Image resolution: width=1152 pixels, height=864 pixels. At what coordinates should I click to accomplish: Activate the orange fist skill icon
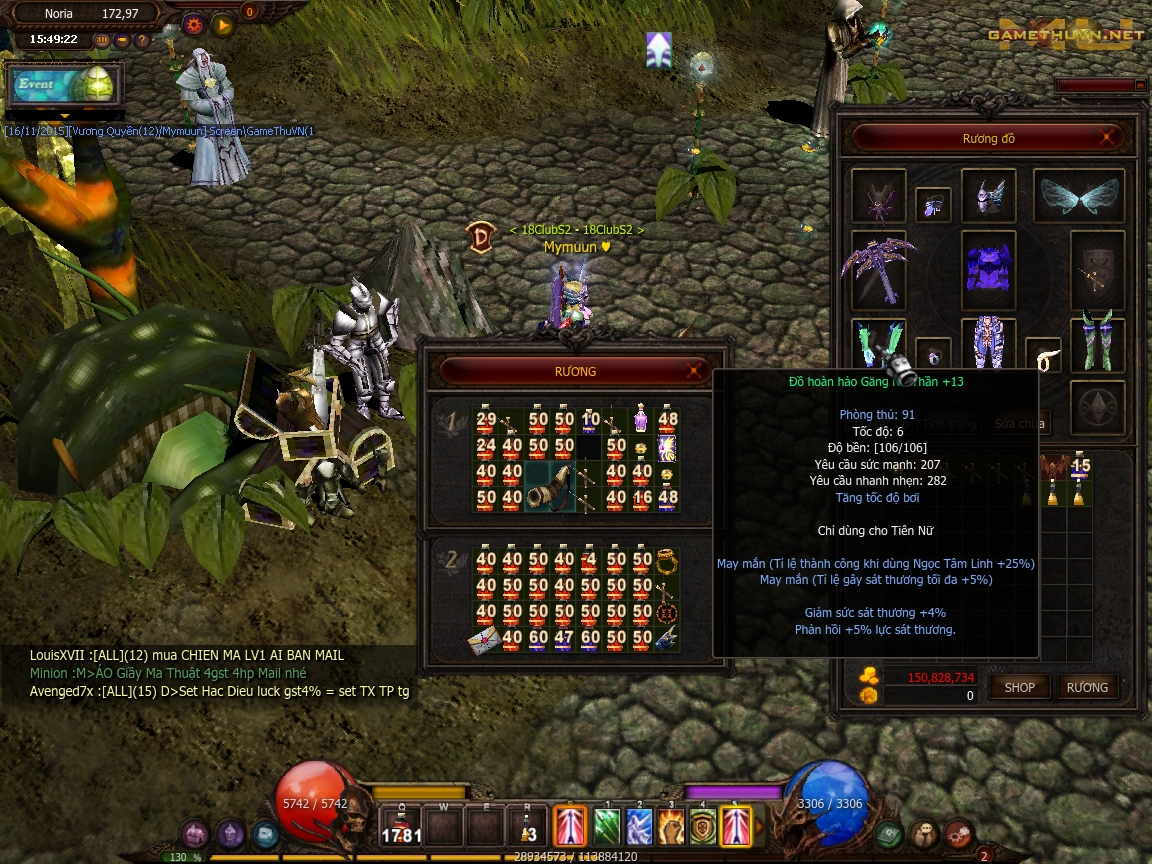coord(671,828)
